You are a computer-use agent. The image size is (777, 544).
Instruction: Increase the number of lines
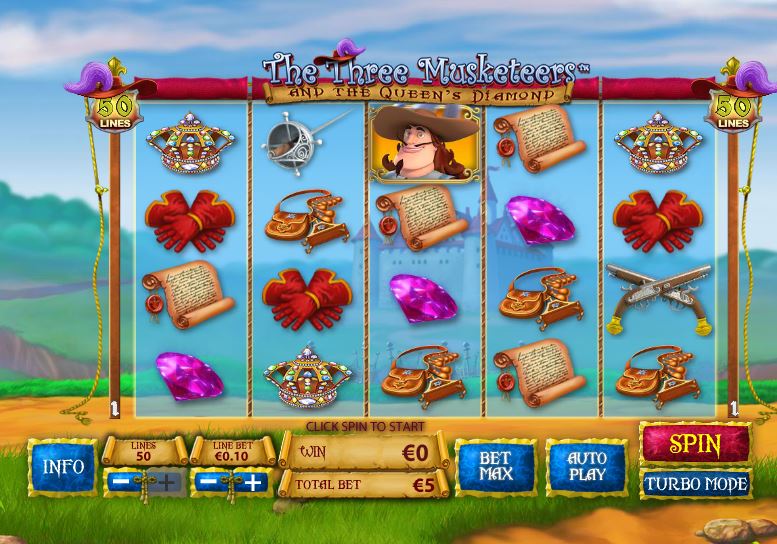(167, 483)
